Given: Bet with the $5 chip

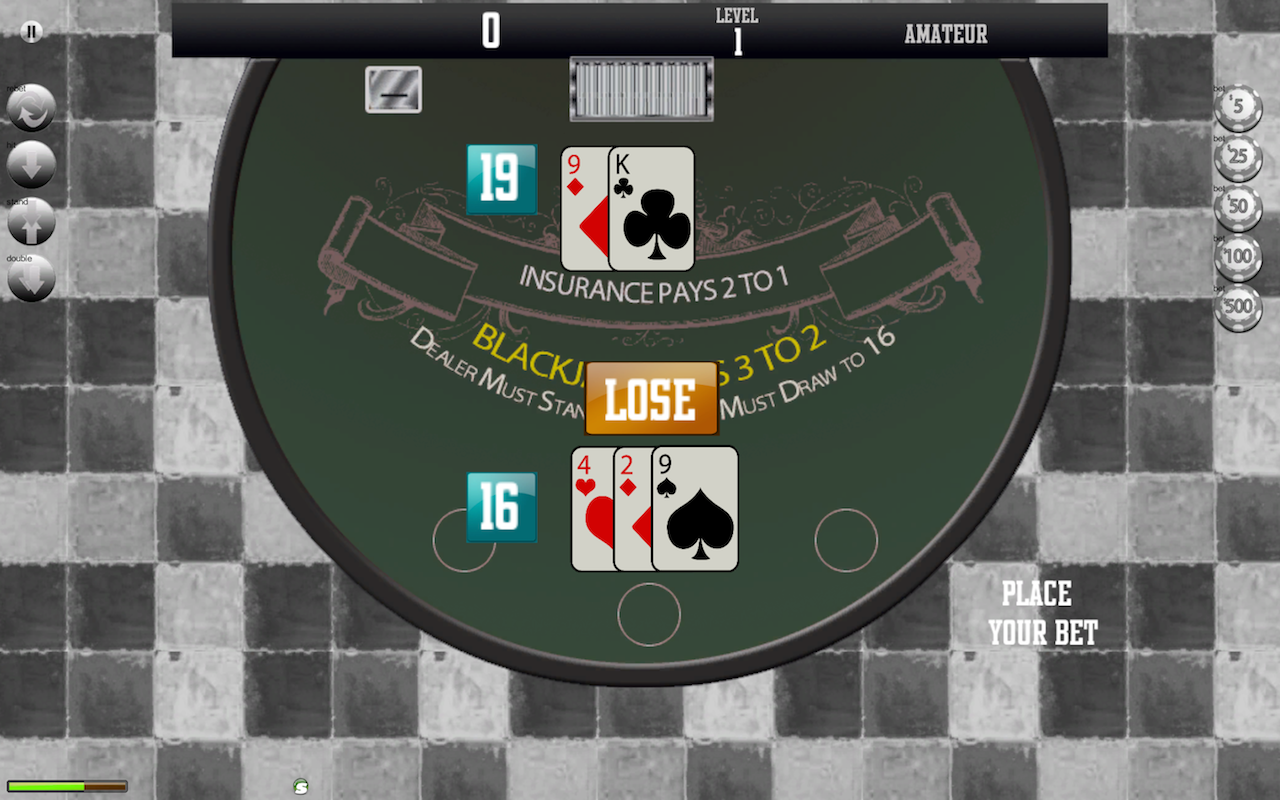Looking at the screenshot, I should pos(1238,108).
